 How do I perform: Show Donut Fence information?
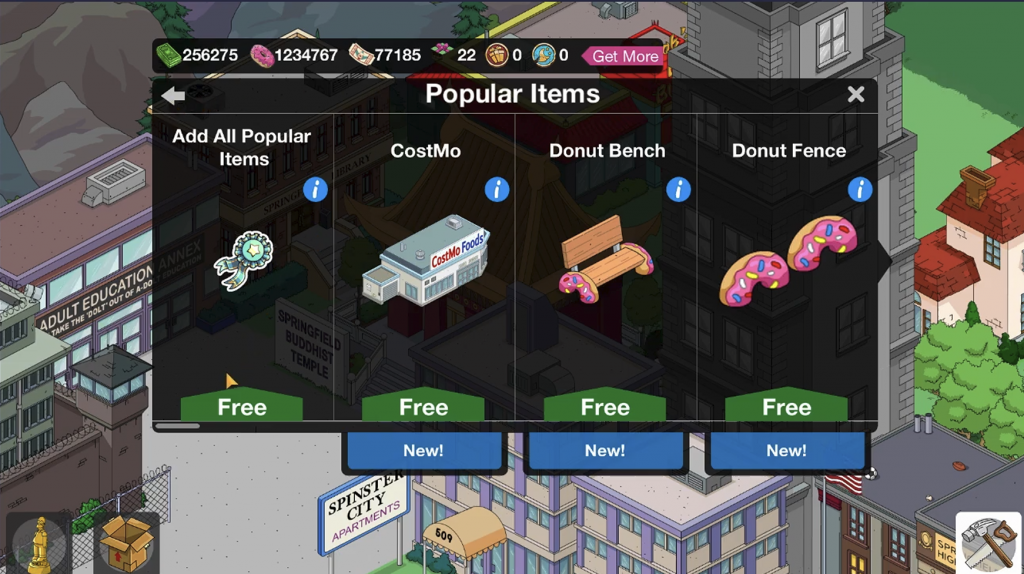click(859, 189)
